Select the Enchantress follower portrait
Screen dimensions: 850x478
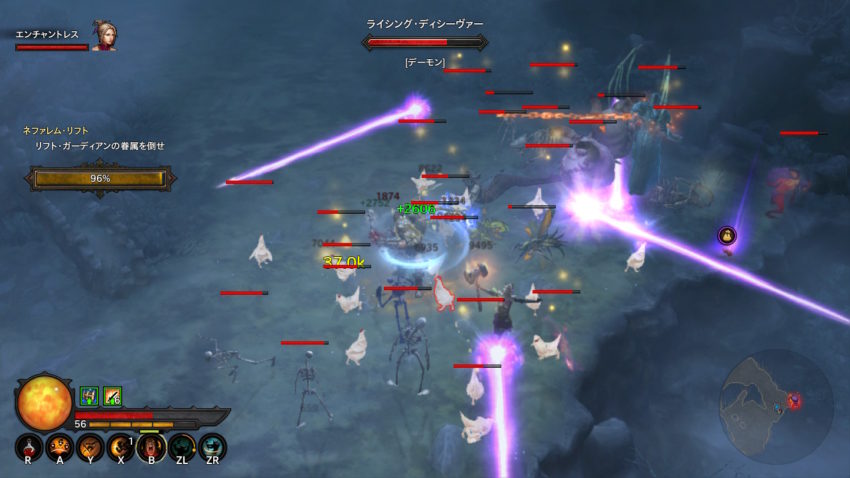coord(104,36)
